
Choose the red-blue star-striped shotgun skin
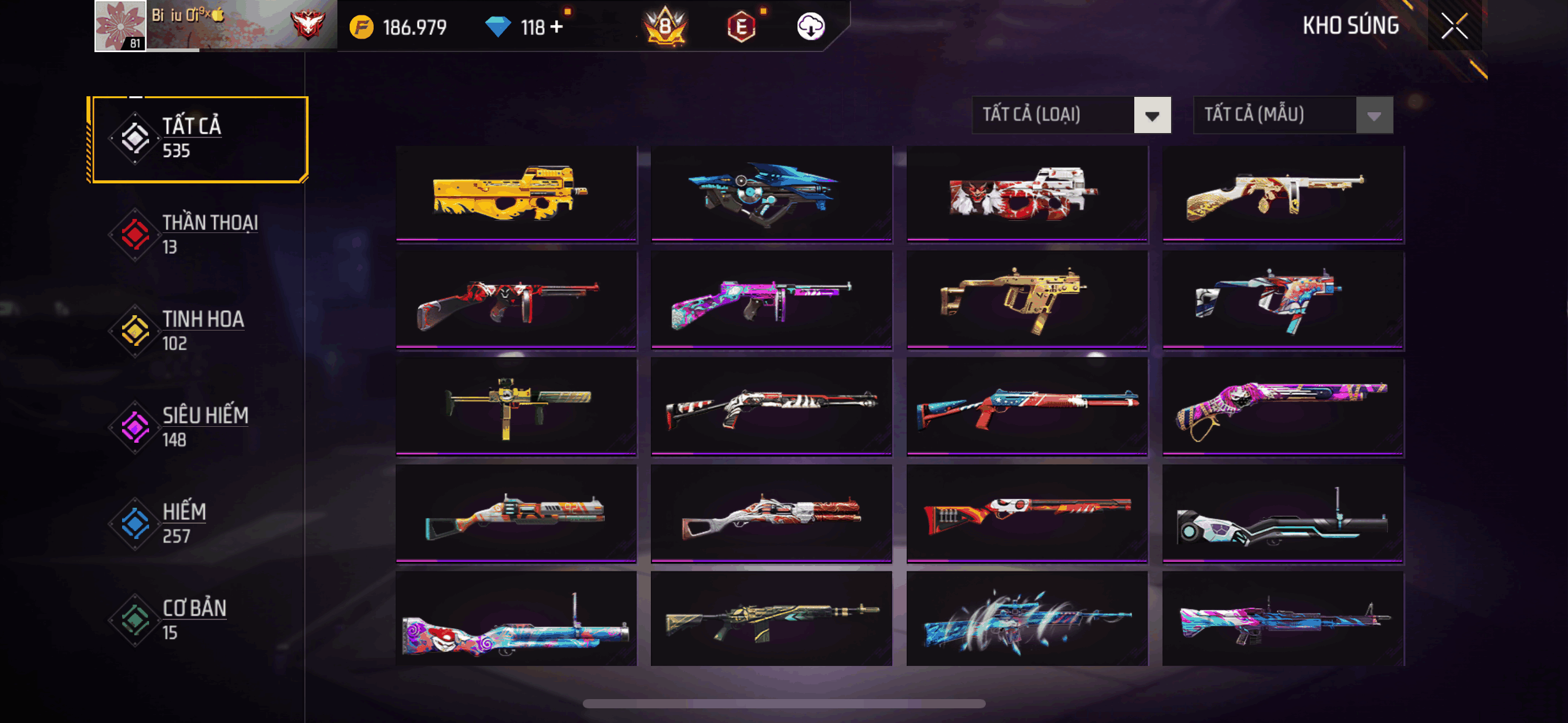pyautogui.click(x=1027, y=406)
